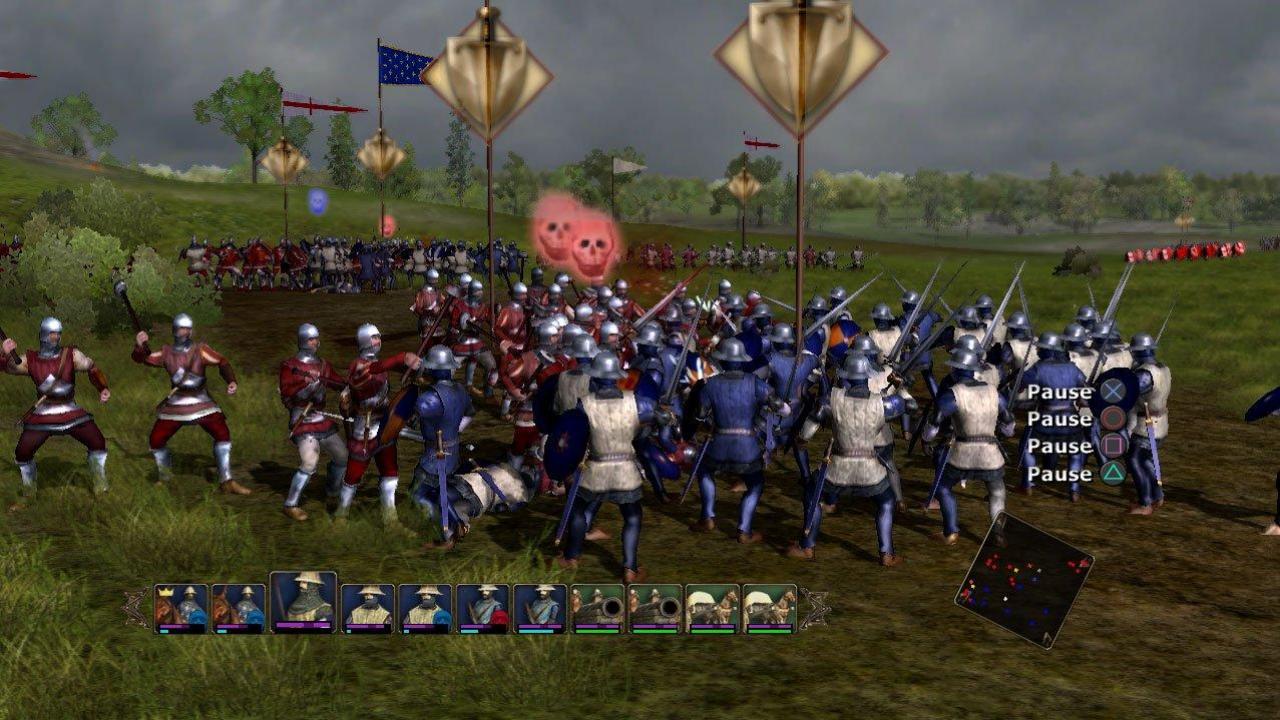The image size is (1280, 720).
Task: Toggle pause using the Square button icon
Action: coord(1112,445)
